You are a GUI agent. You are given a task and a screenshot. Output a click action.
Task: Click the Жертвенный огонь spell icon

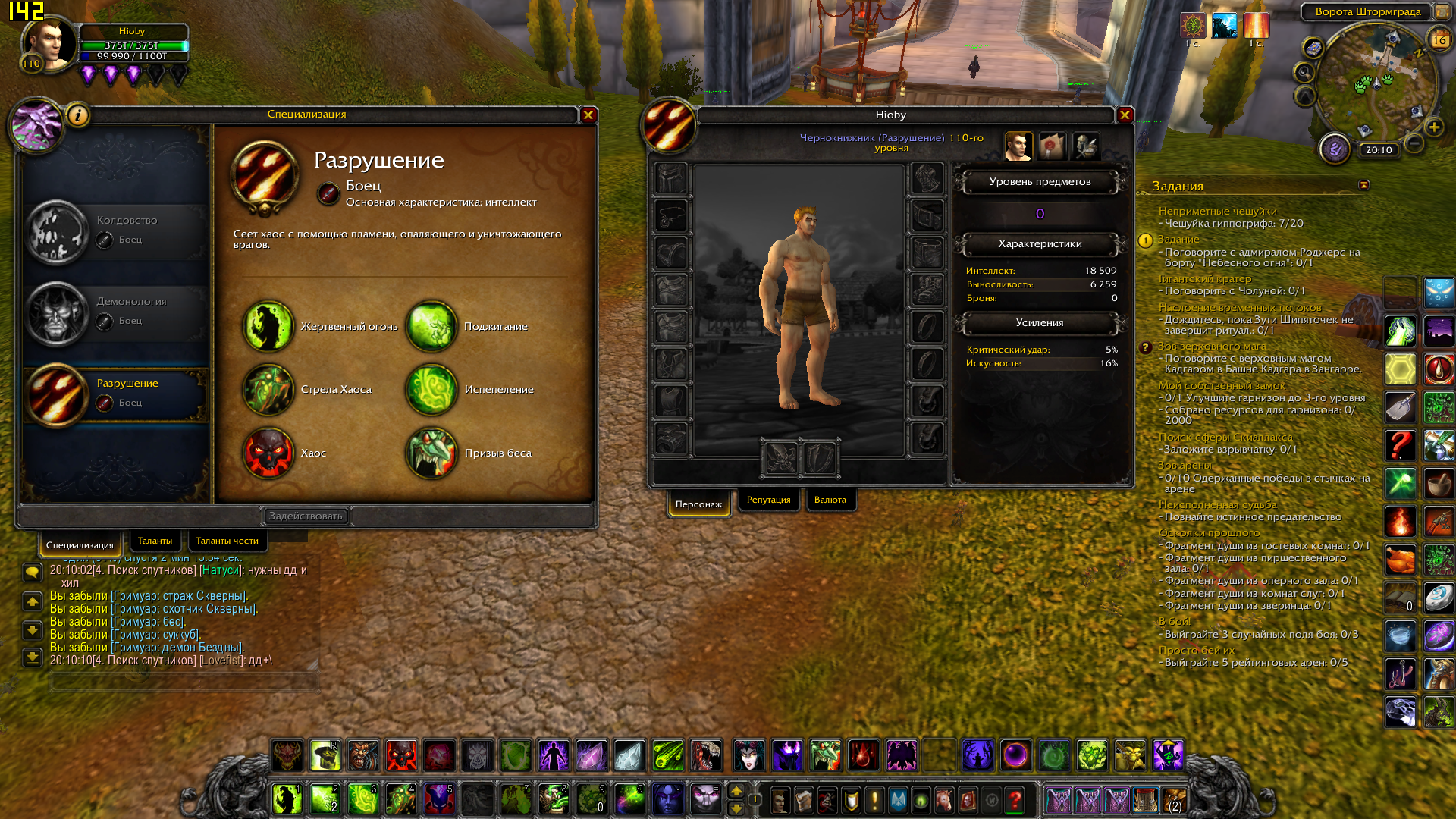pos(268,326)
